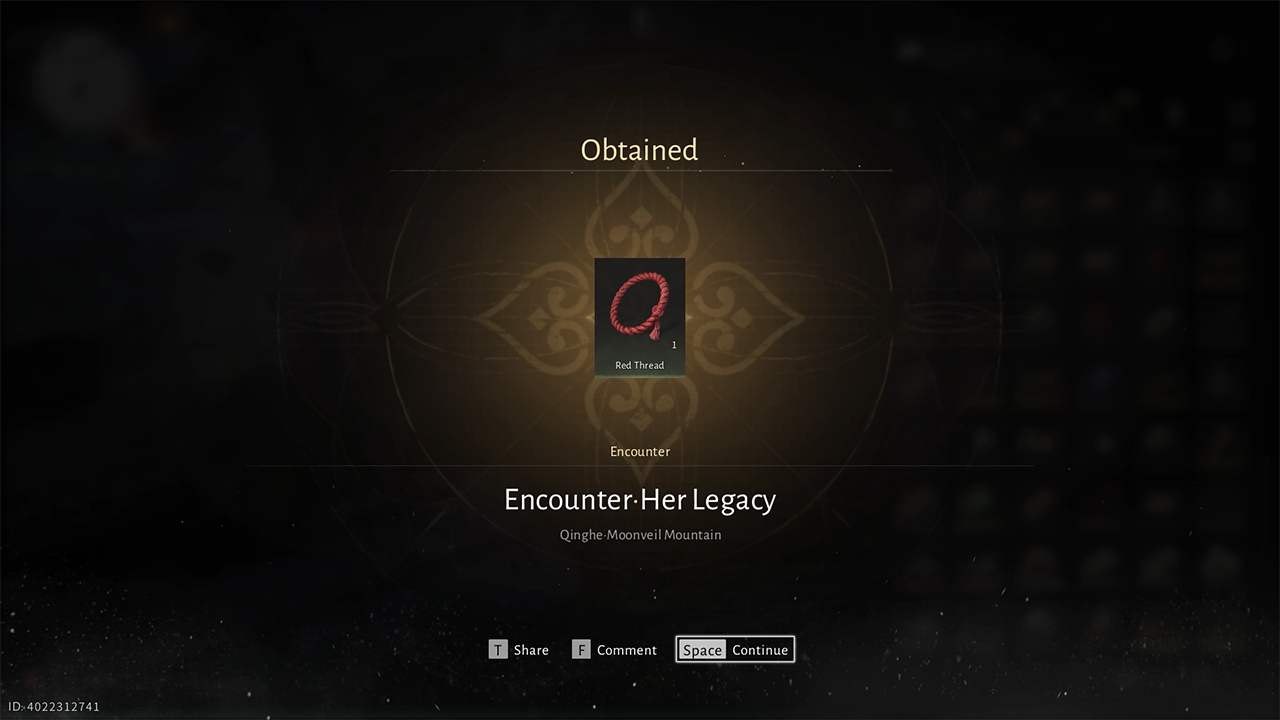
Task: Click the Encounter category label
Action: tap(639, 451)
